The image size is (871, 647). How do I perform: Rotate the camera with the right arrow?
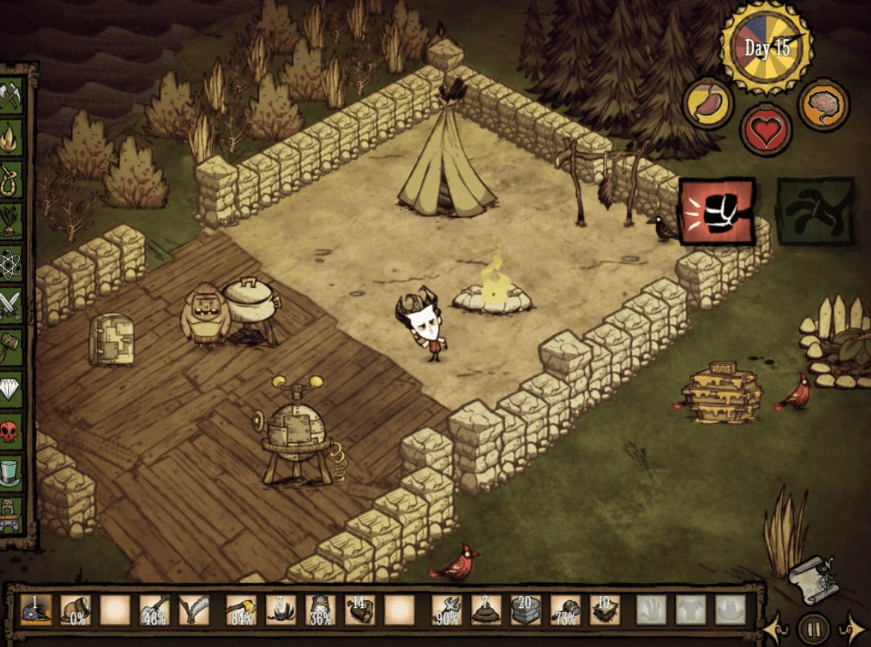click(852, 630)
